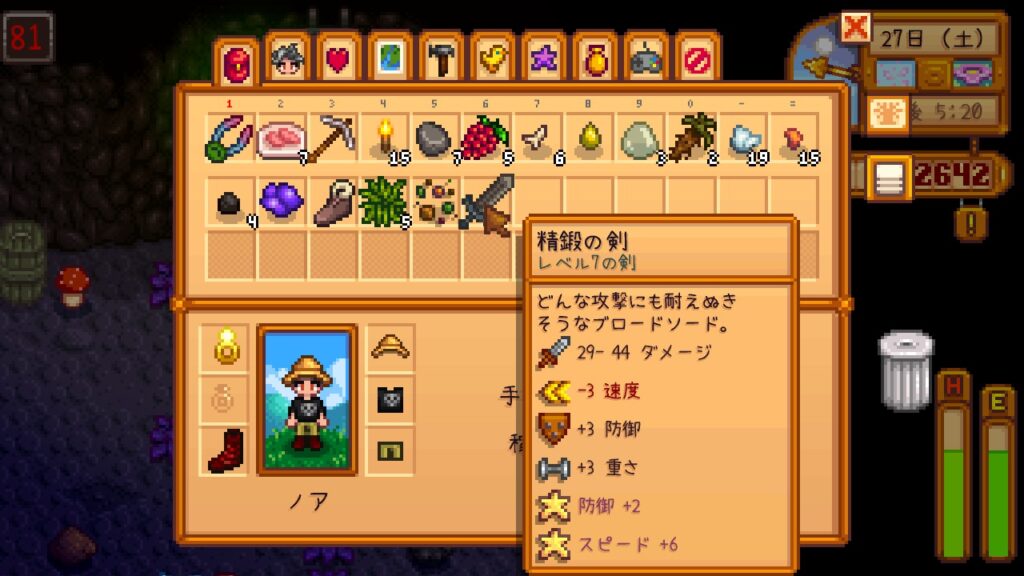Choose the purple amethyst crystal item
Screen dimensions: 1024x576
click(282, 201)
